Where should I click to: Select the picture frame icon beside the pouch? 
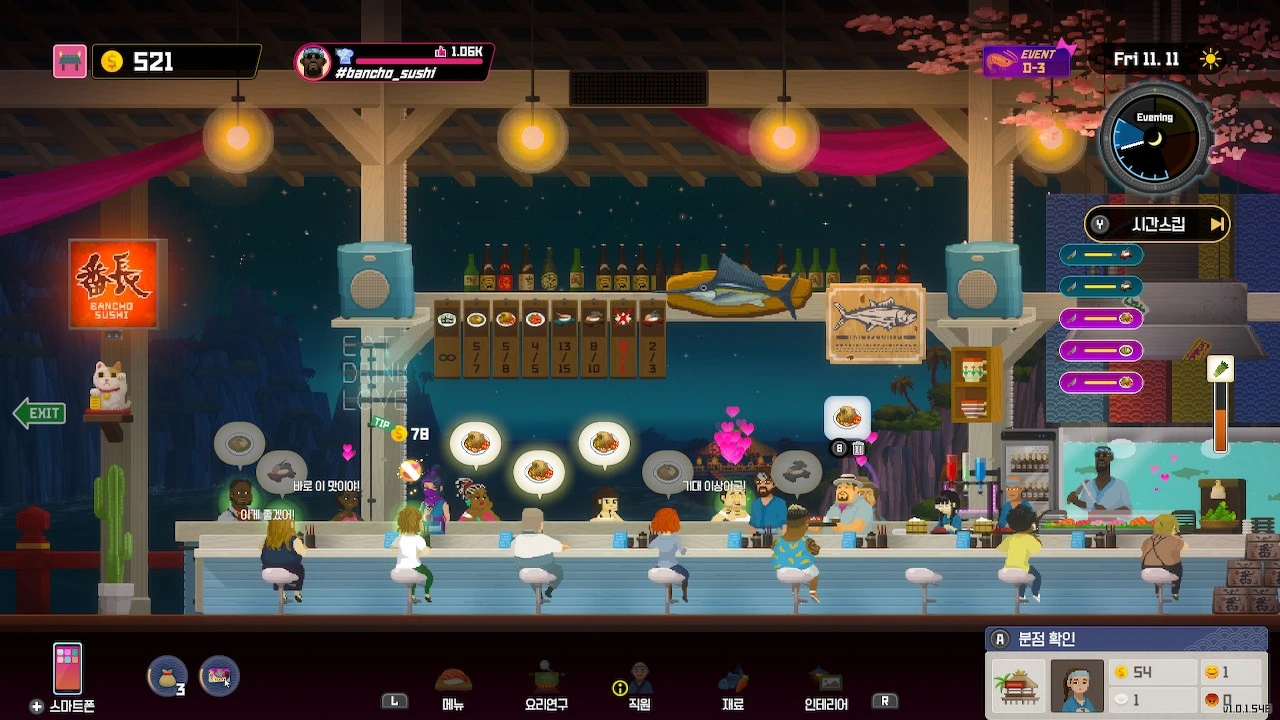(218, 676)
